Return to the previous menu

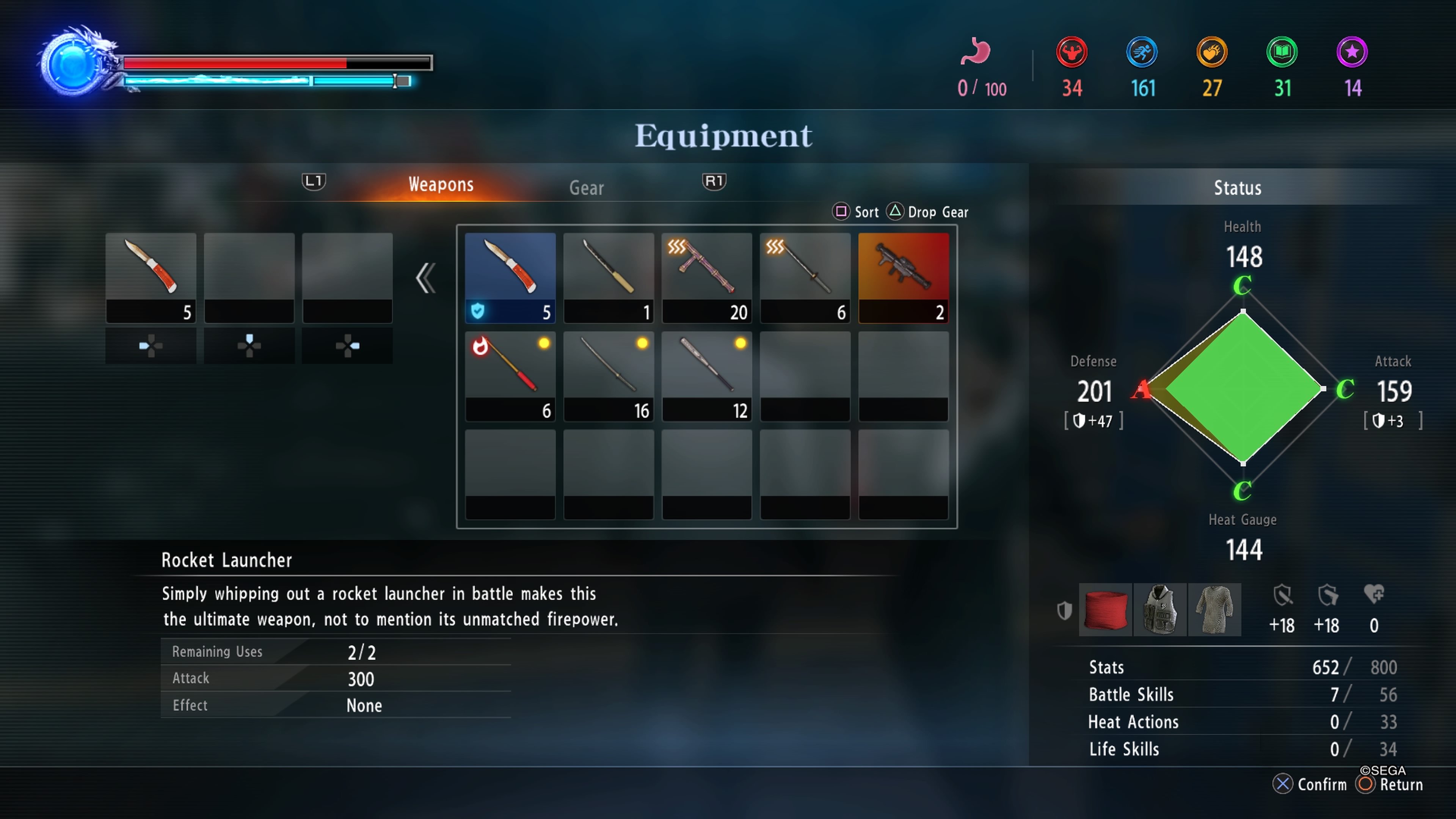pos(1390,784)
